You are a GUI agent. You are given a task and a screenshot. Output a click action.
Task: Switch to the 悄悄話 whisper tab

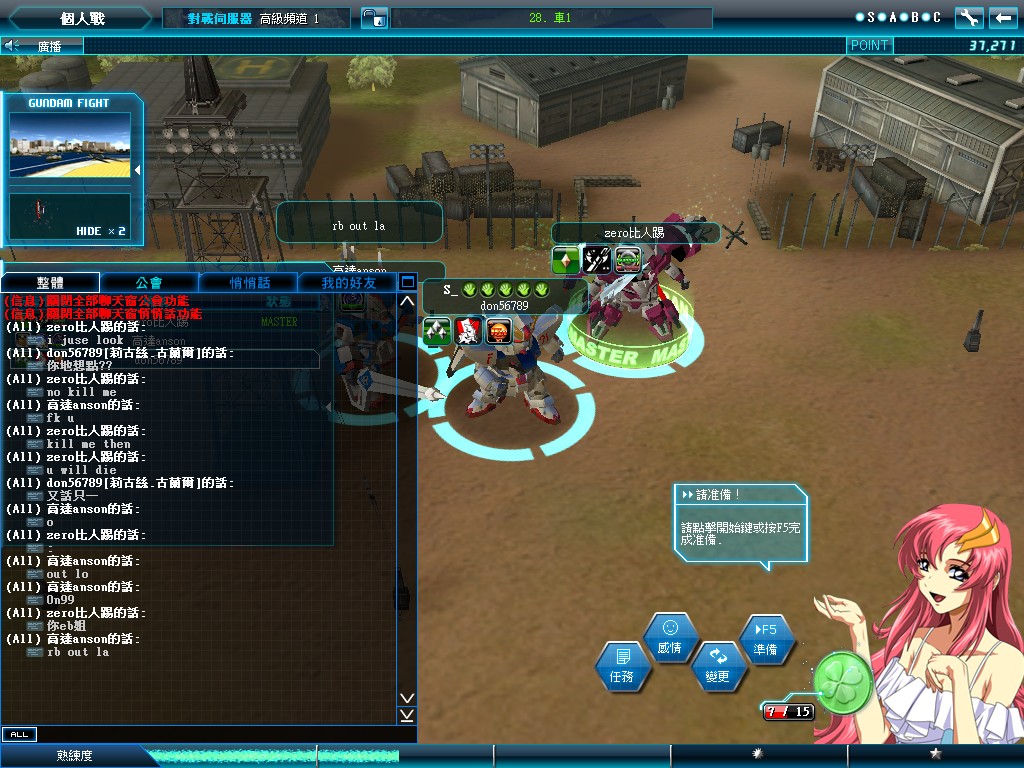[249, 283]
